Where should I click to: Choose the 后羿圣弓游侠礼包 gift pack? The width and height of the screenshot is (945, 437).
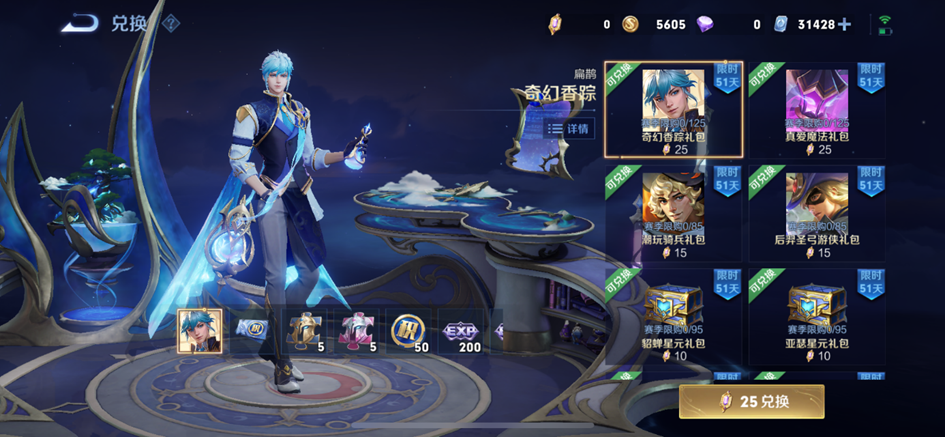816,213
